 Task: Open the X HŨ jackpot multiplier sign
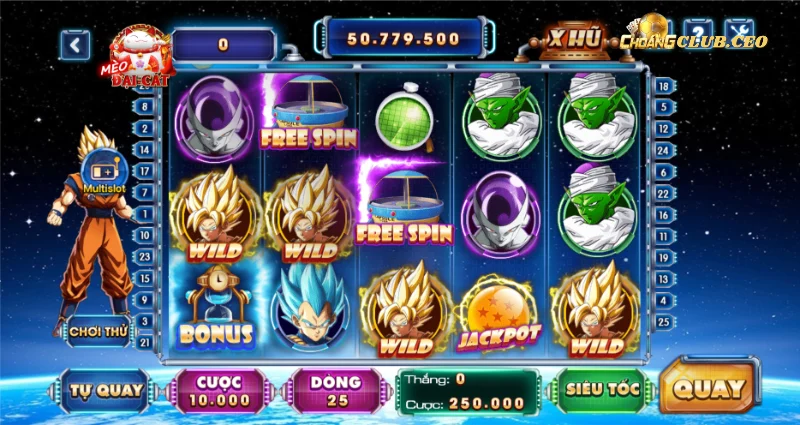pyautogui.click(x=573, y=40)
